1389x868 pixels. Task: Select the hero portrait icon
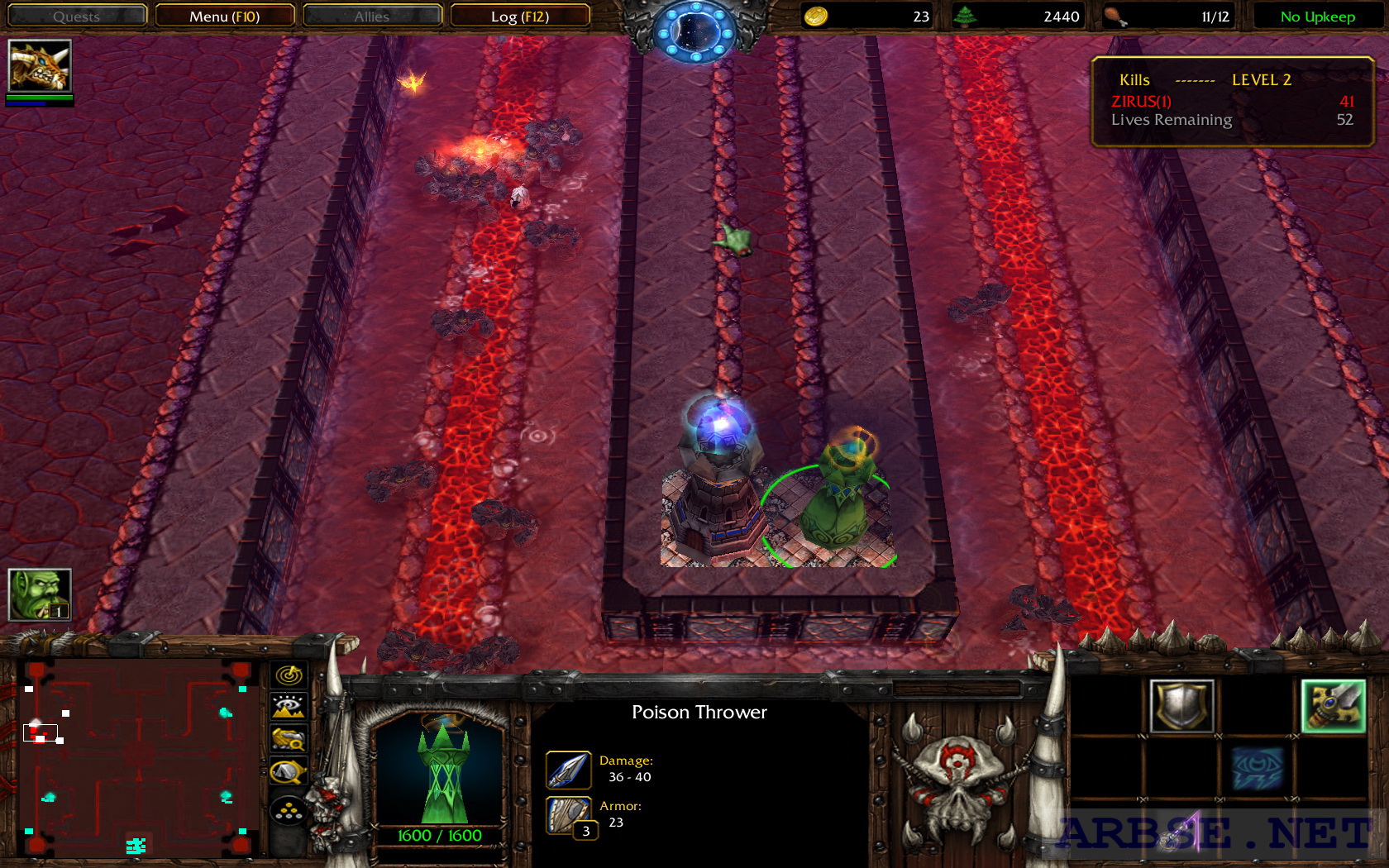pos(40,66)
